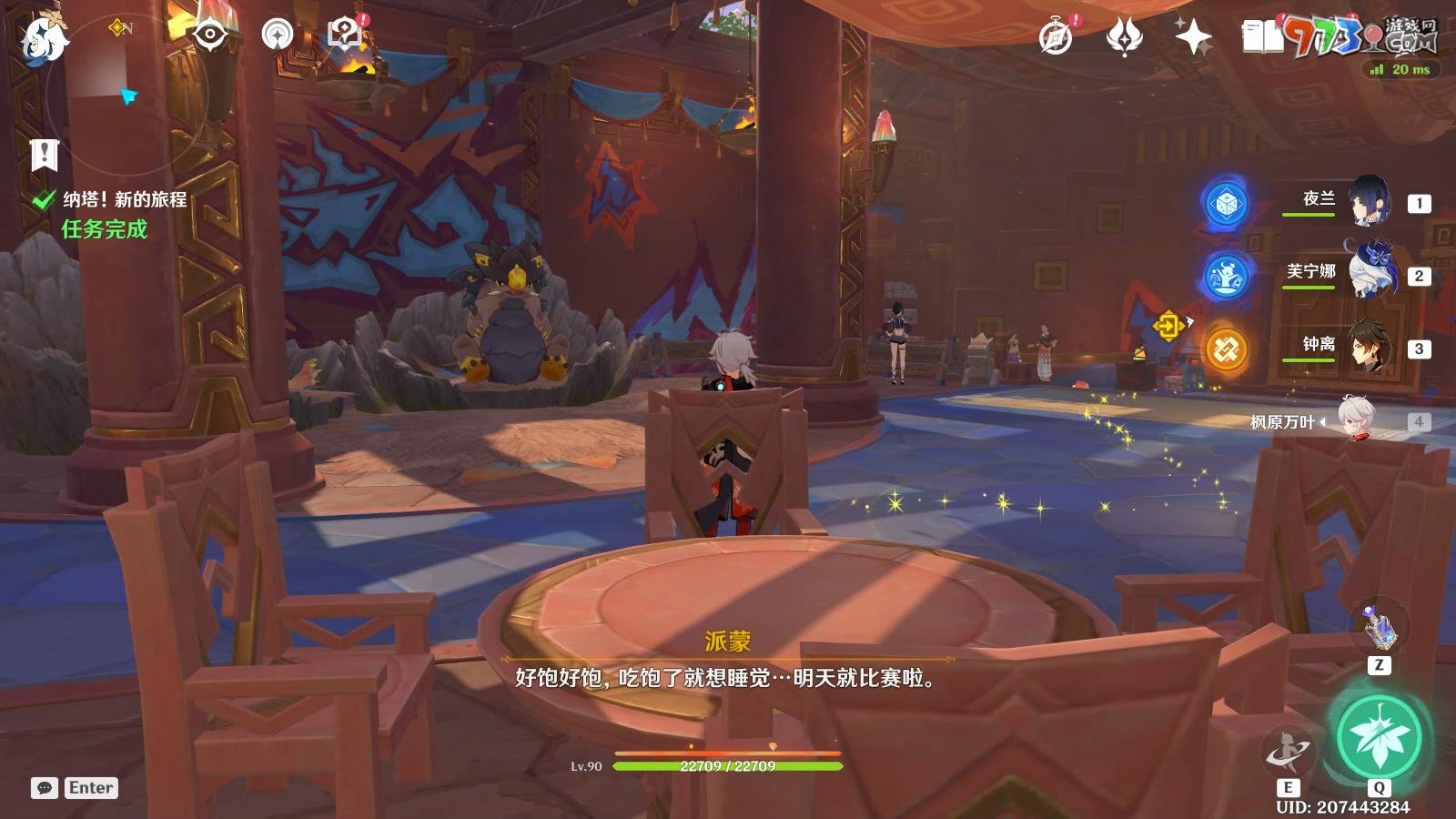Use the lantern gadget item

(x=1379, y=627)
